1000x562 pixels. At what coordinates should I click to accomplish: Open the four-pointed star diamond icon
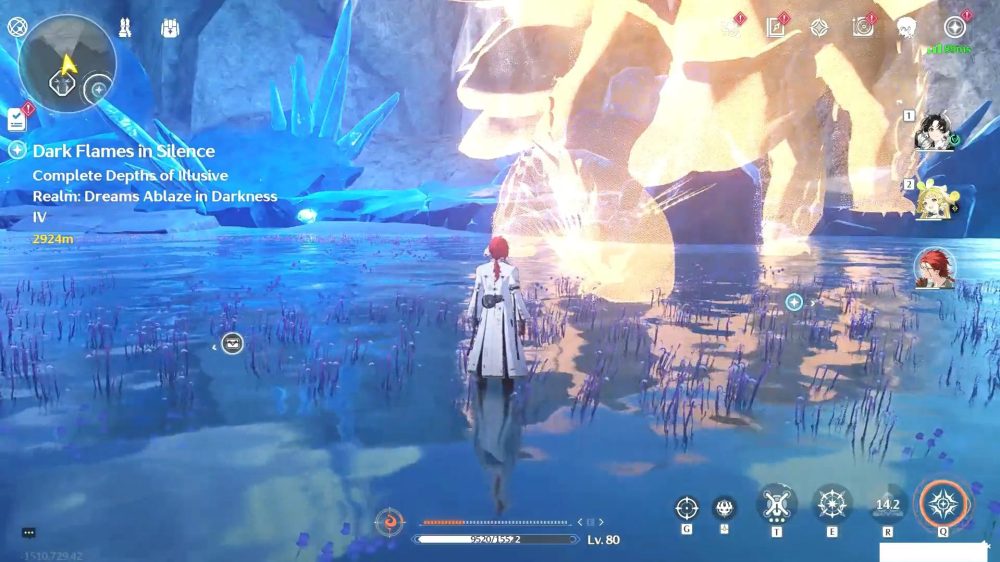818,28
